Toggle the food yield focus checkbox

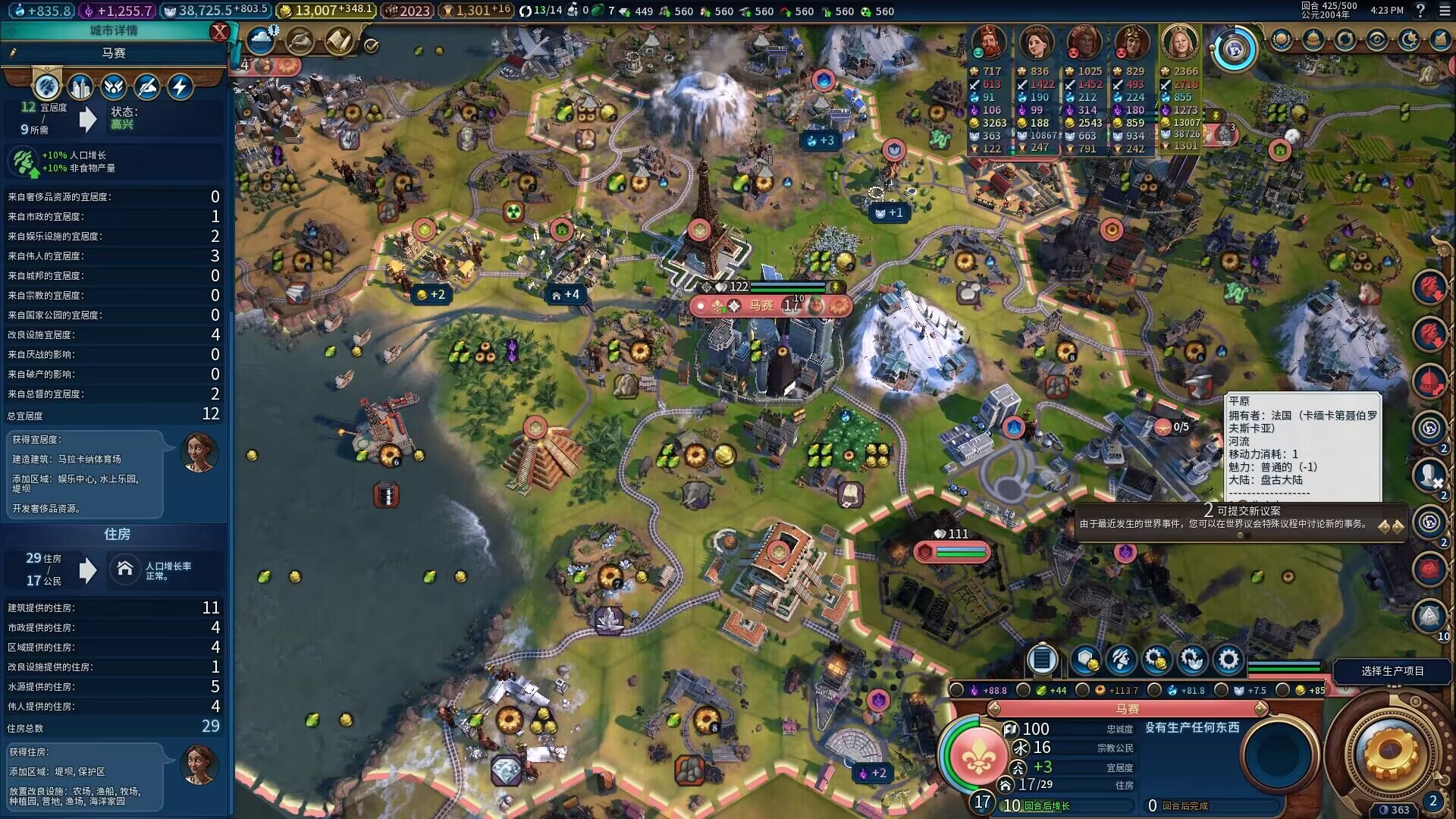tap(1024, 690)
